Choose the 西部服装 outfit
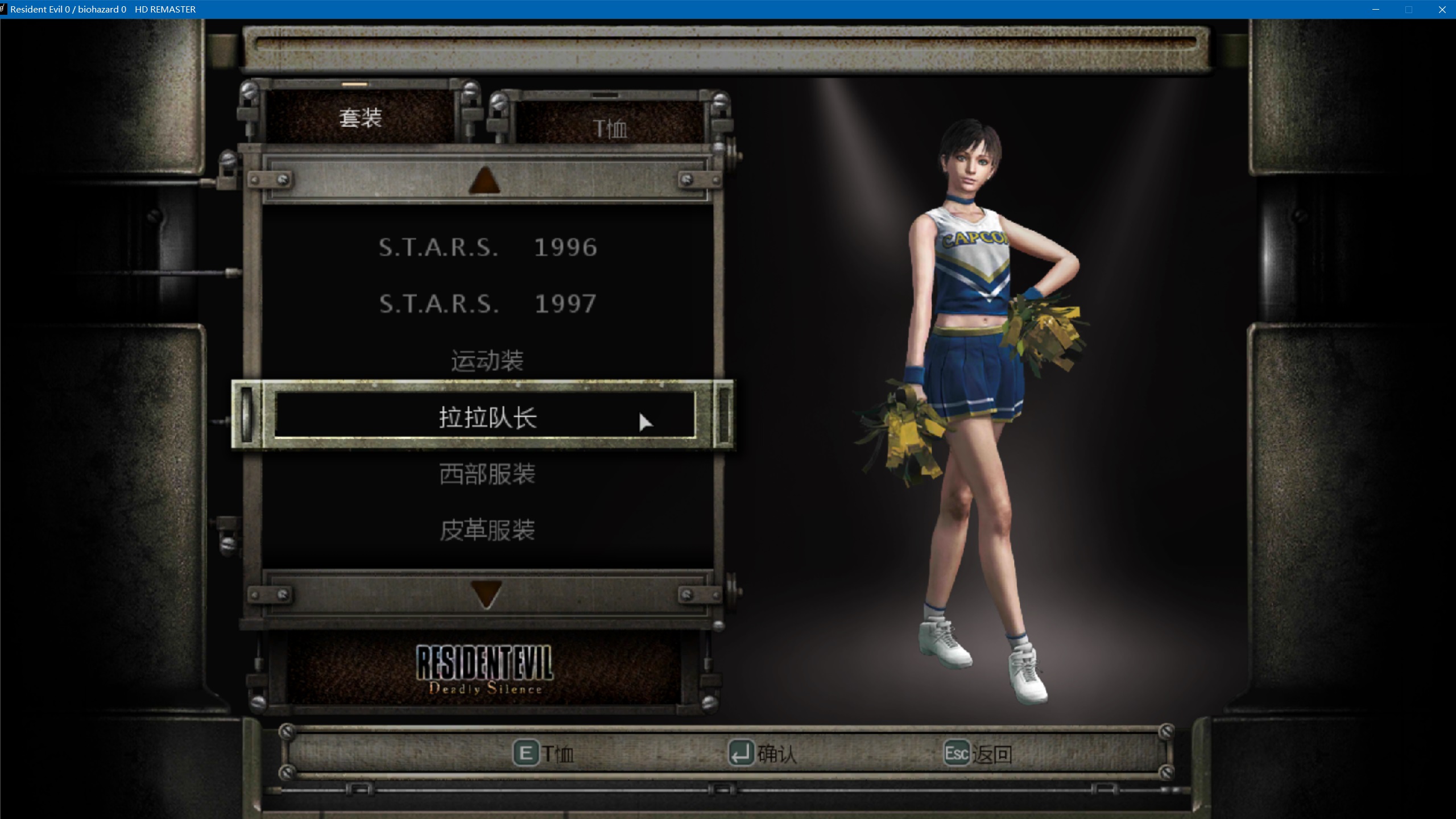 [x=487, y=474]
